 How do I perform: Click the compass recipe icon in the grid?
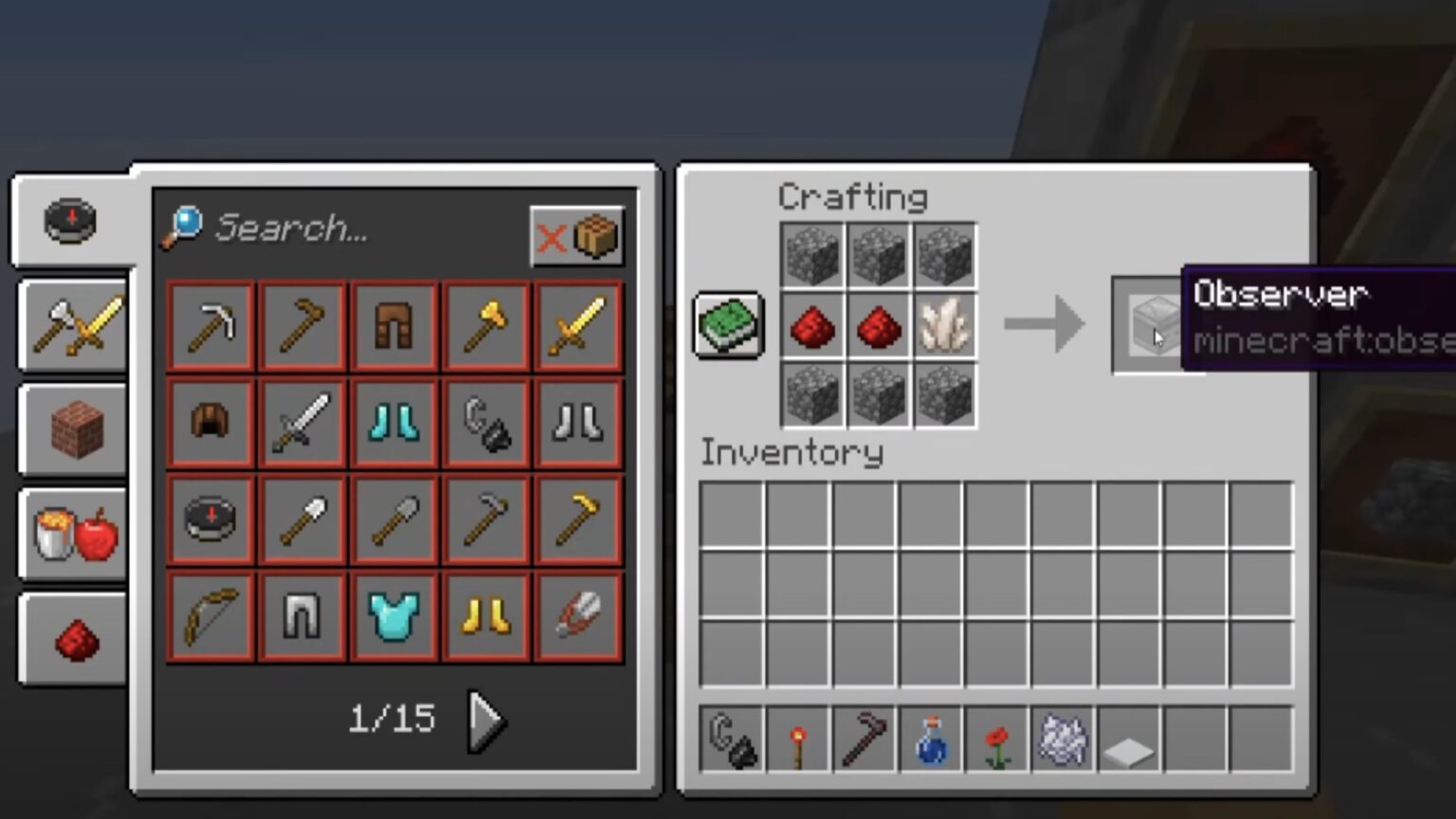coord(209,519)
